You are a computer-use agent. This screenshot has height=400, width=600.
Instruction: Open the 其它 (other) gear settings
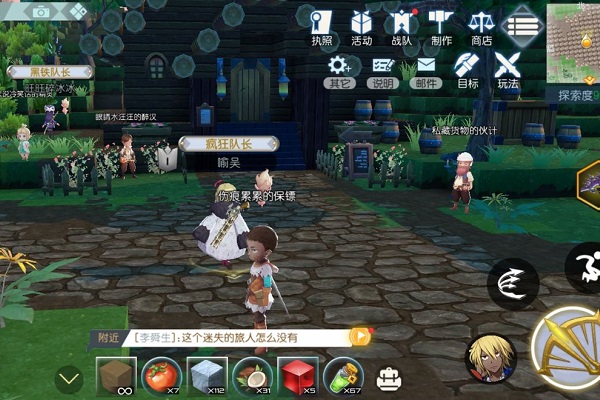[339, 71]
